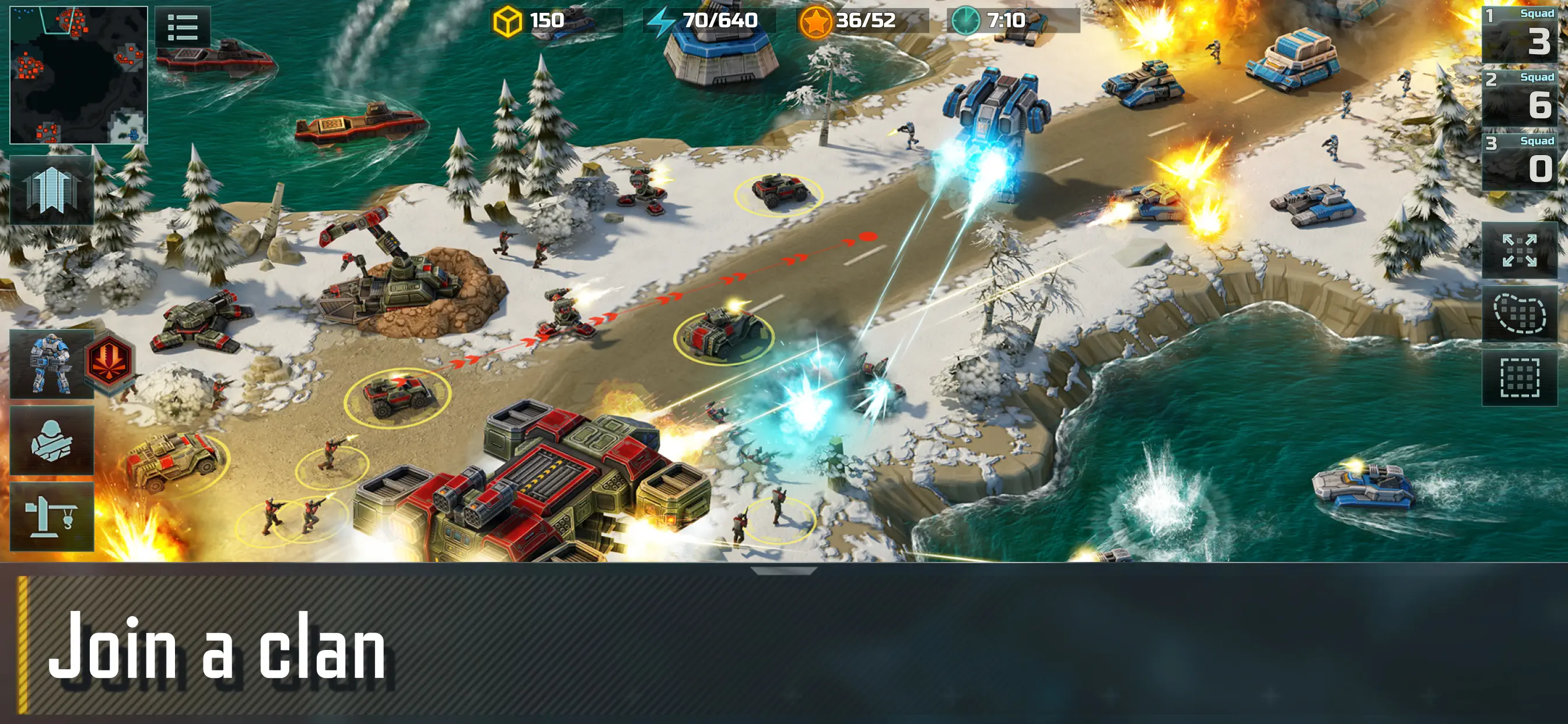The image size is (1568, 724).
Task: Click the mission timer clock icon
Action: point(966,20)
